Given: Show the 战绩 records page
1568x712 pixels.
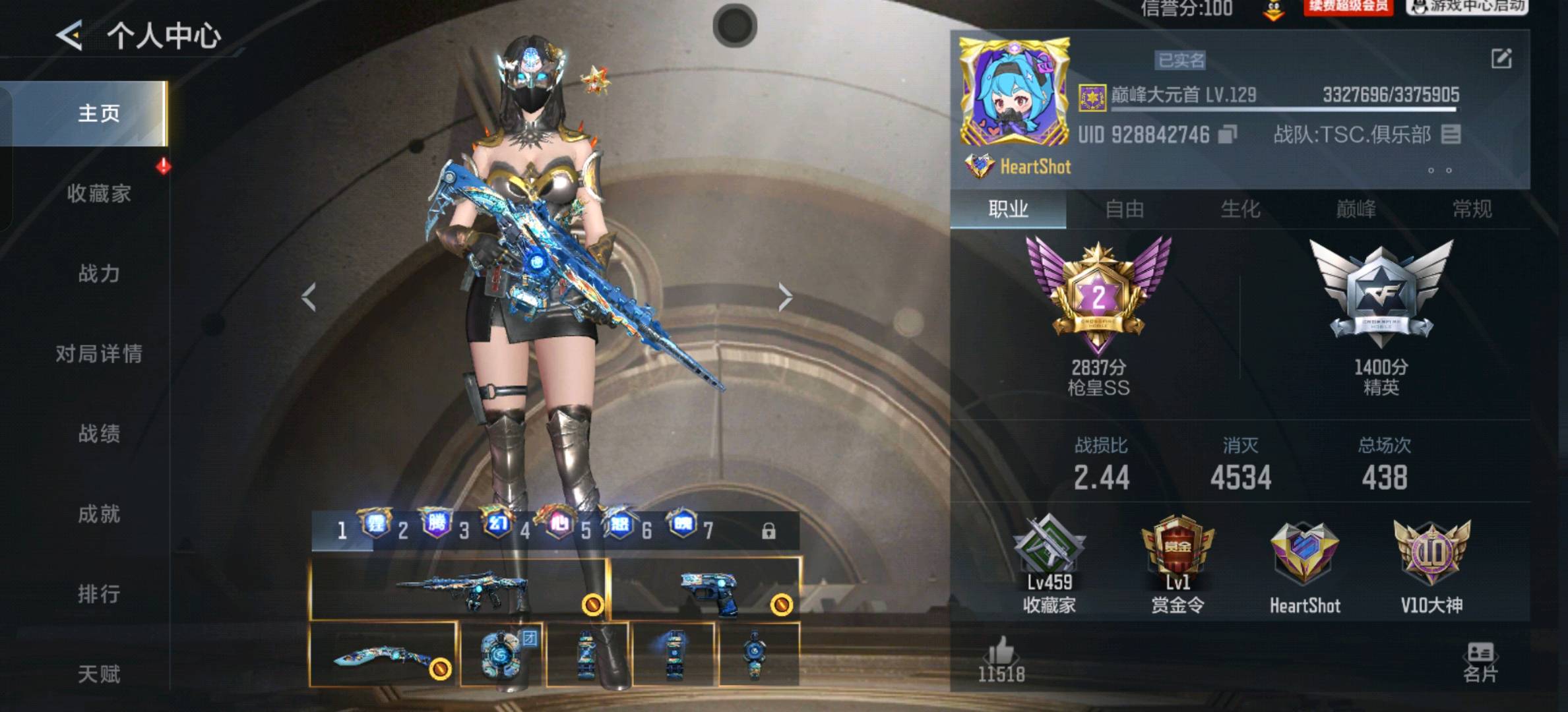Looking at the screenshot, I should [99, 434].
